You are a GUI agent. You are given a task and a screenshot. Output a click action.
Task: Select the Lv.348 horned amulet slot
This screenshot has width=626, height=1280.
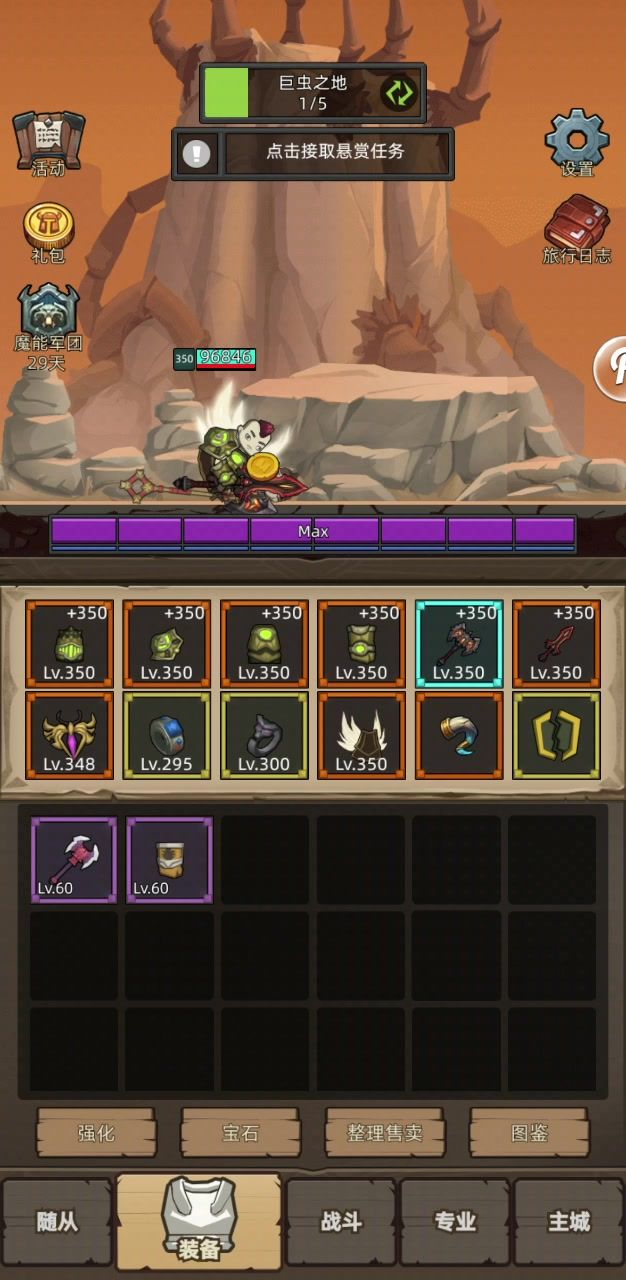70,735
